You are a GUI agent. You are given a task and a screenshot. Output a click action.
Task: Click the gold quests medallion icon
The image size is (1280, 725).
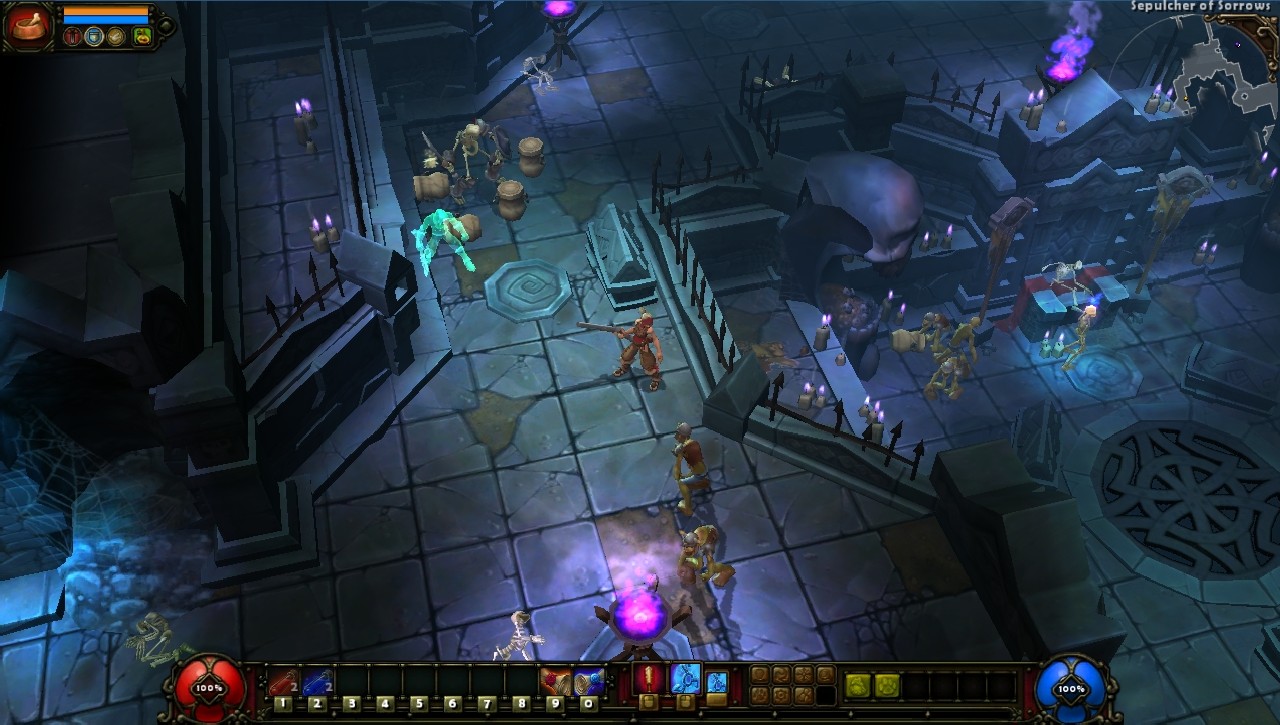(117, 37)
